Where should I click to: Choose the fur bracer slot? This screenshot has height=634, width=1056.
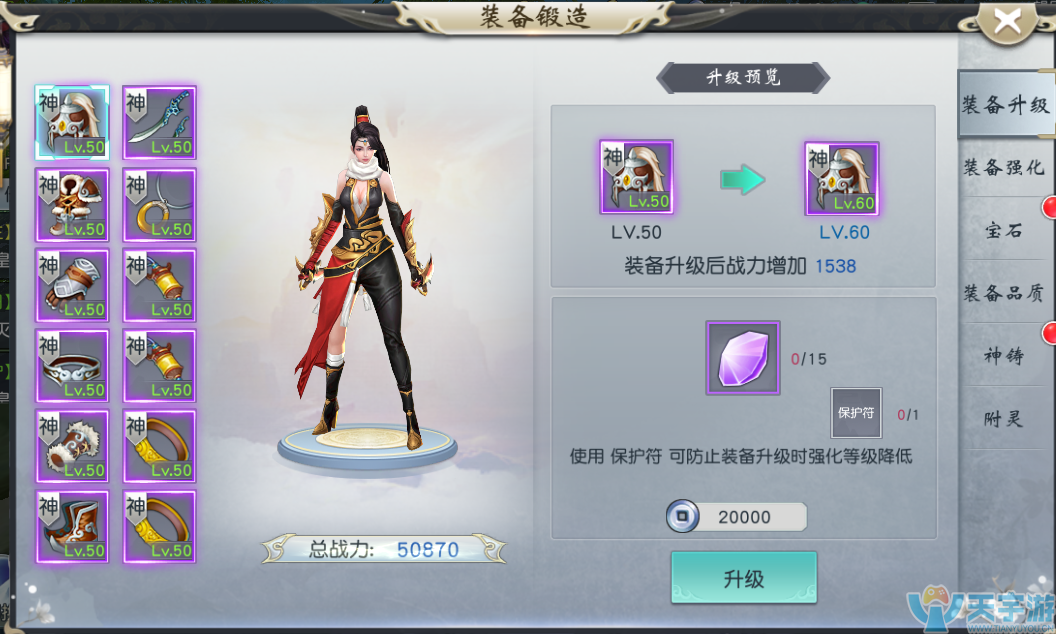(x=72, y=445)
